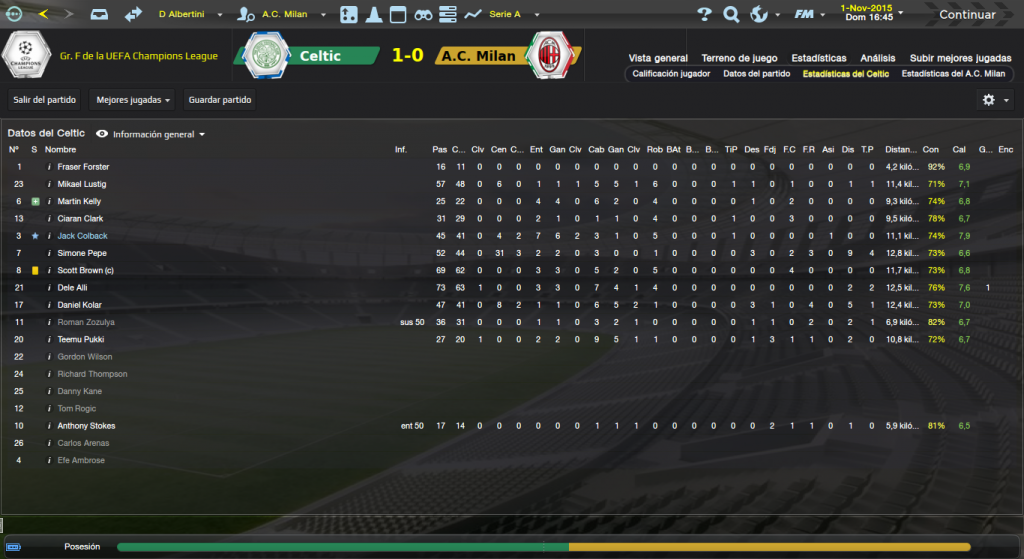View Estadísticas del A.C. Milan
Image resolution: width=1024 pixels, height=559 pixels.
point(953,74)
